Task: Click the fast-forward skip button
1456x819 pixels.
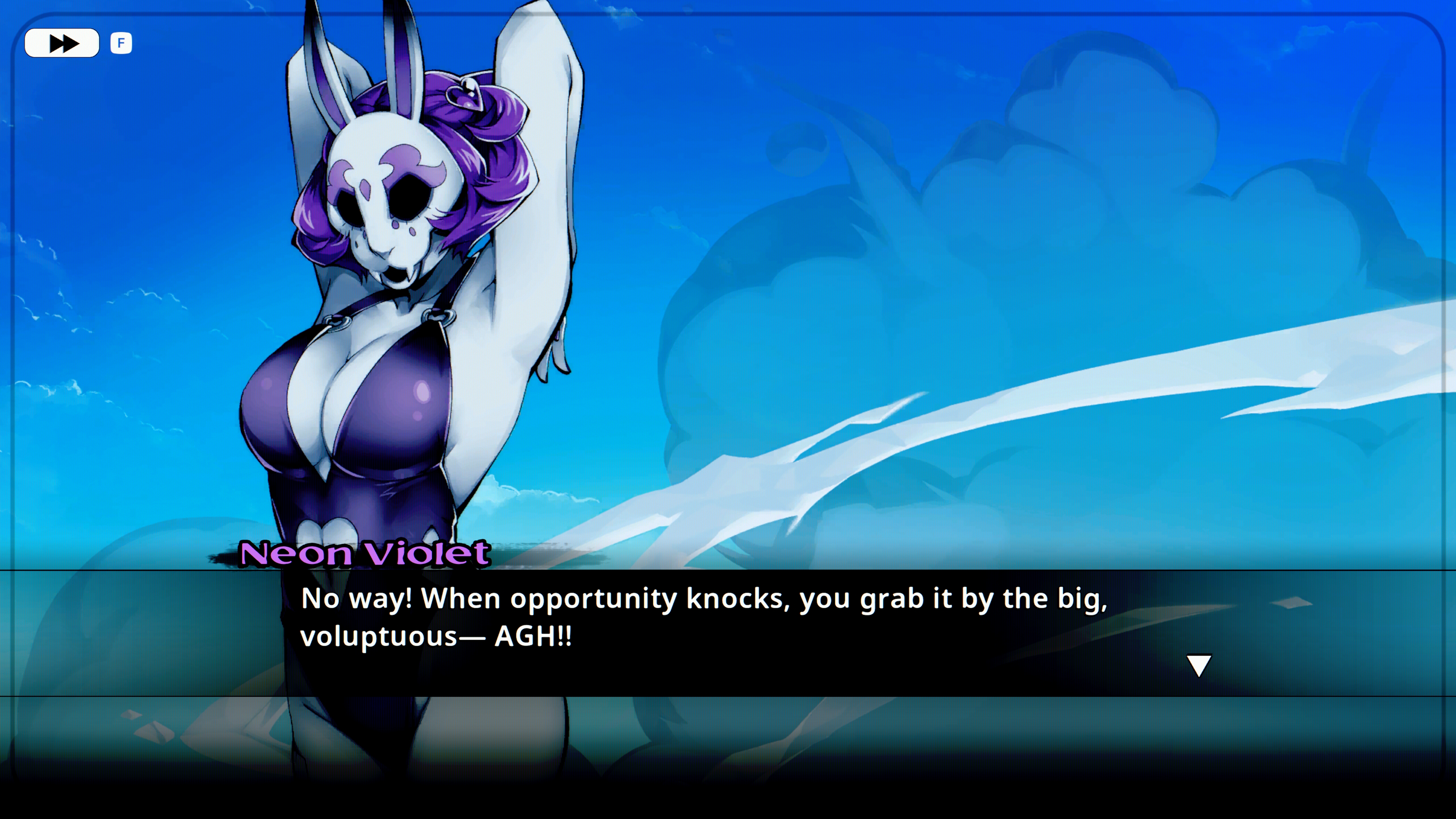Action: click(x=61, y=43)
